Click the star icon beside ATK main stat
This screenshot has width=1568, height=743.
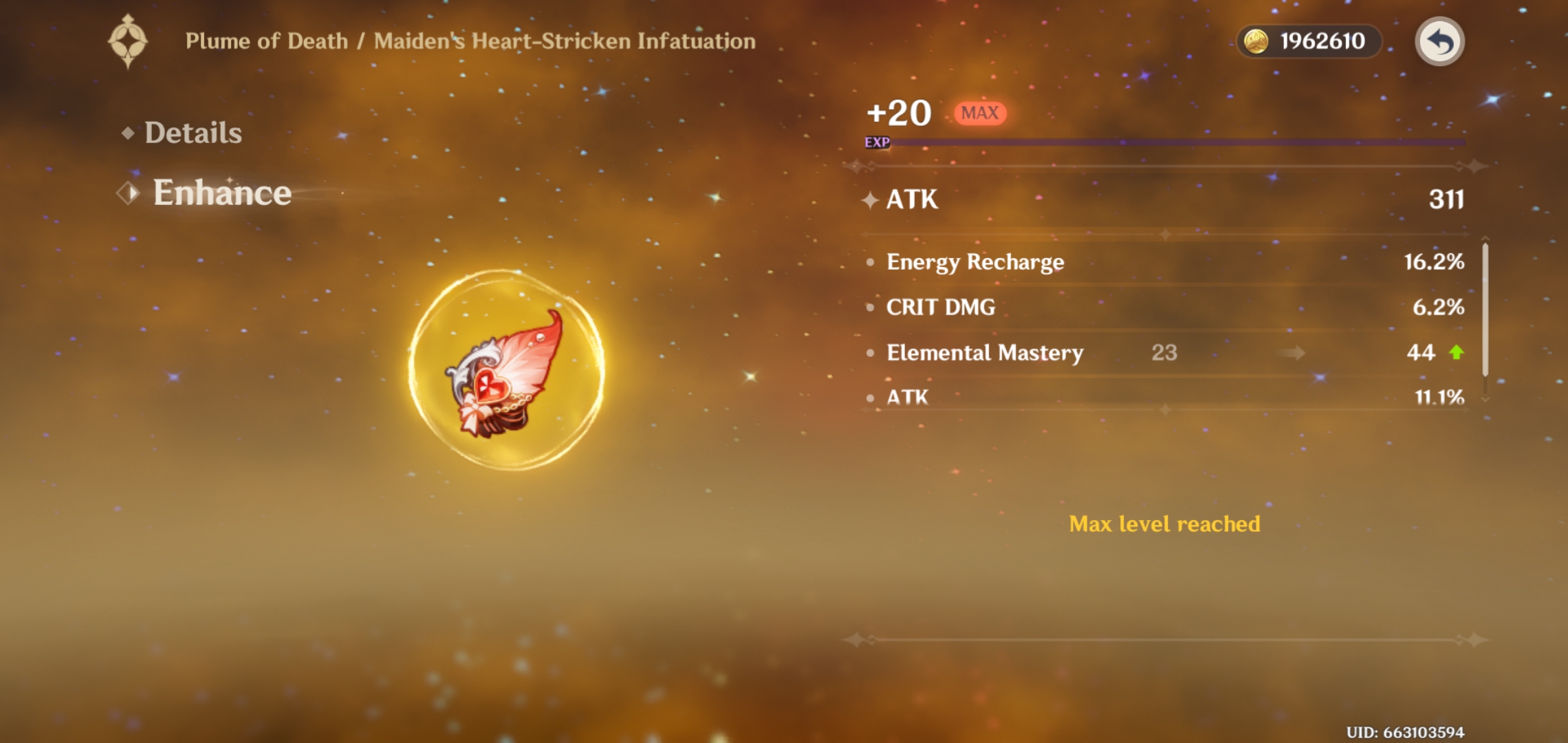coord(870,201)
